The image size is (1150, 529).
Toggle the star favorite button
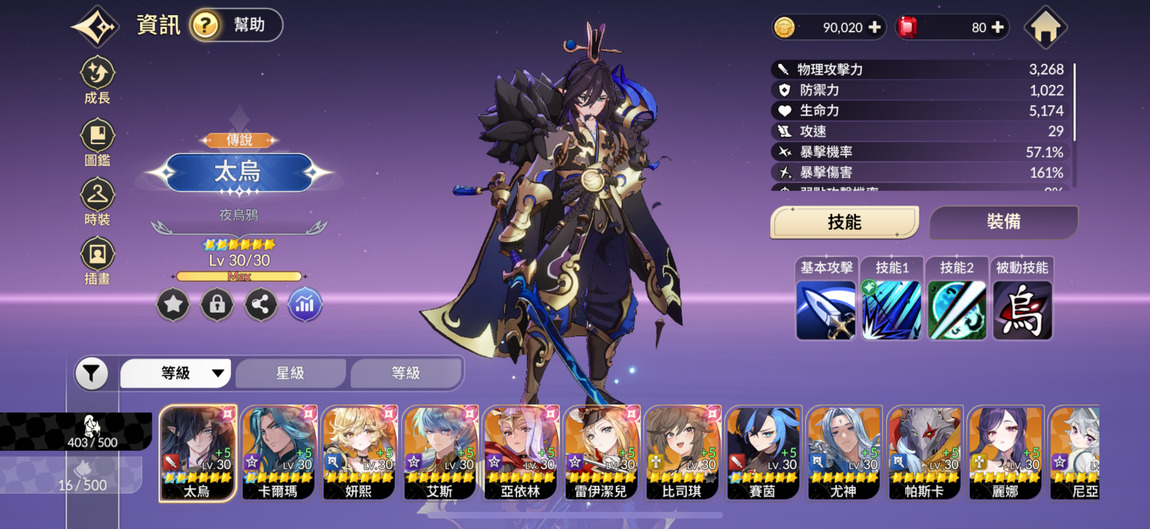(173, 305)
